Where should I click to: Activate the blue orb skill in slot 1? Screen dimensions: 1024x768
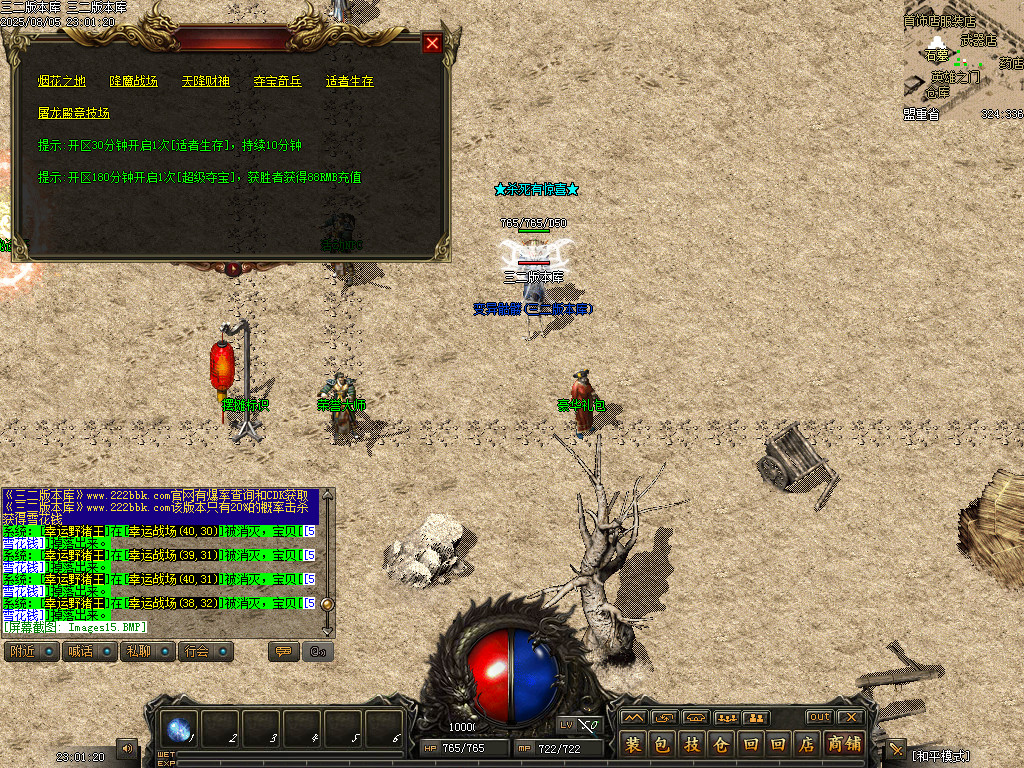click(180, 730)
